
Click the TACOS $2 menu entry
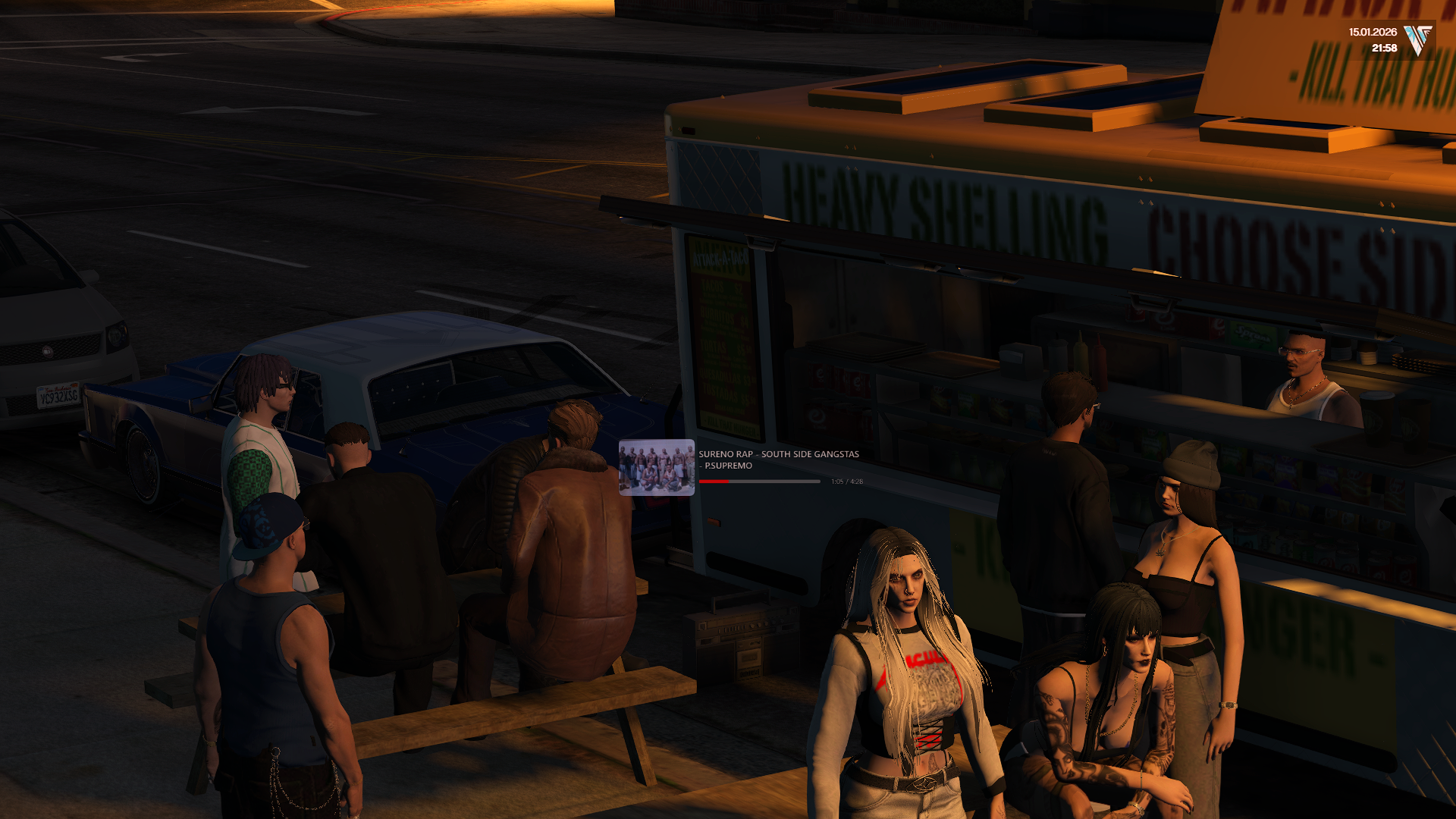tap(722, 287)
